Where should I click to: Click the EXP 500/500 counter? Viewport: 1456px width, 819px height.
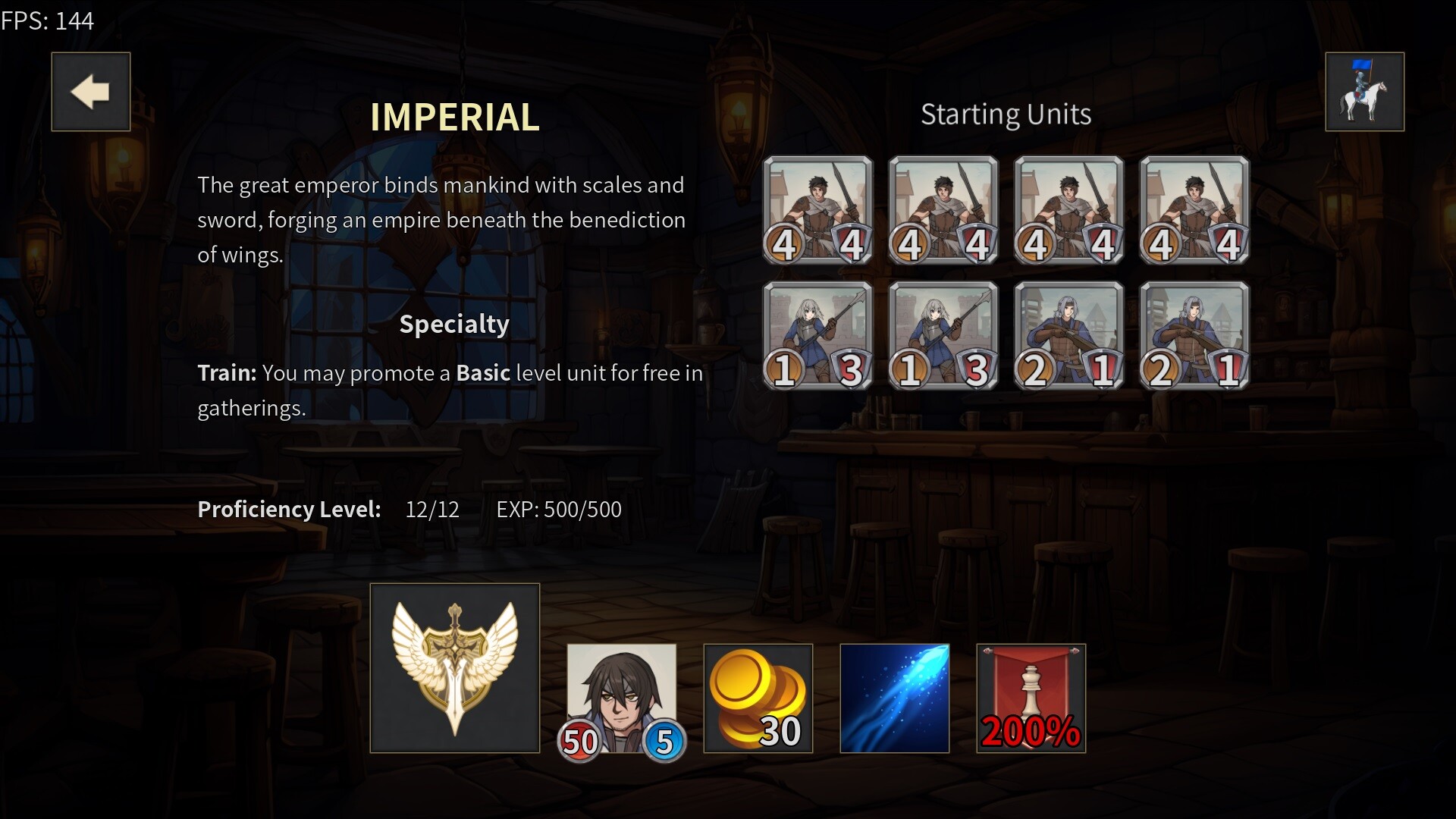coord(559,510)
